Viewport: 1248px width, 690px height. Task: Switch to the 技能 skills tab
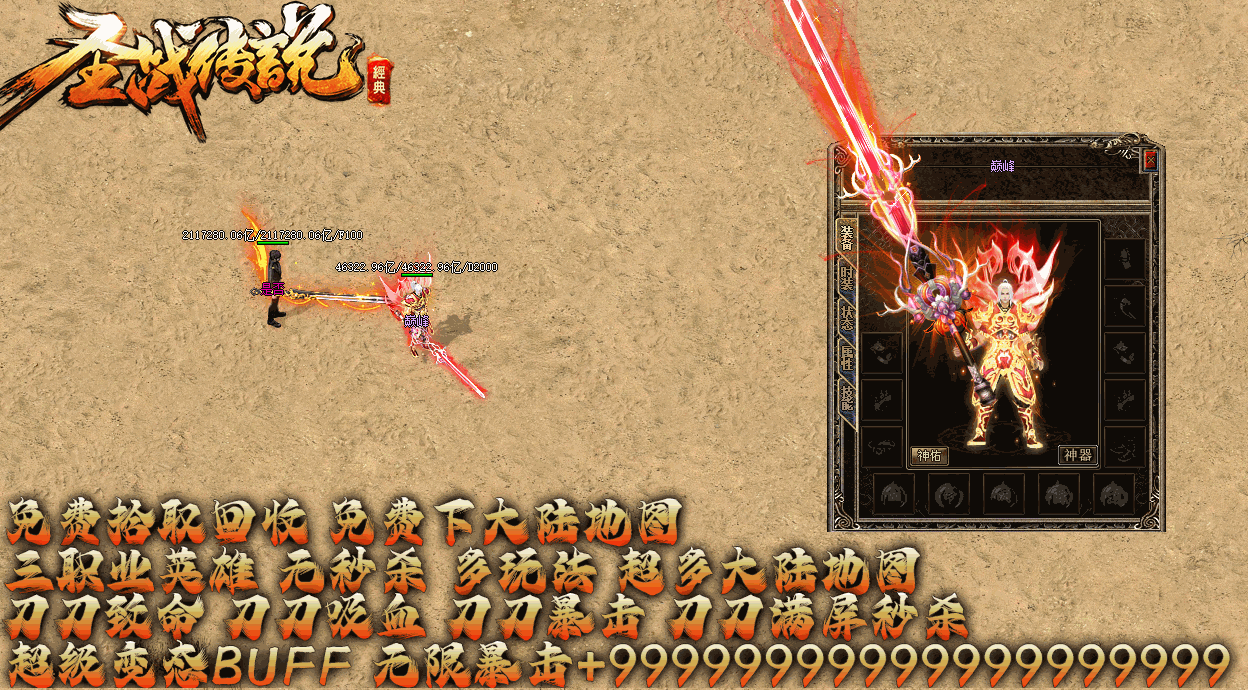coord(847,398)
